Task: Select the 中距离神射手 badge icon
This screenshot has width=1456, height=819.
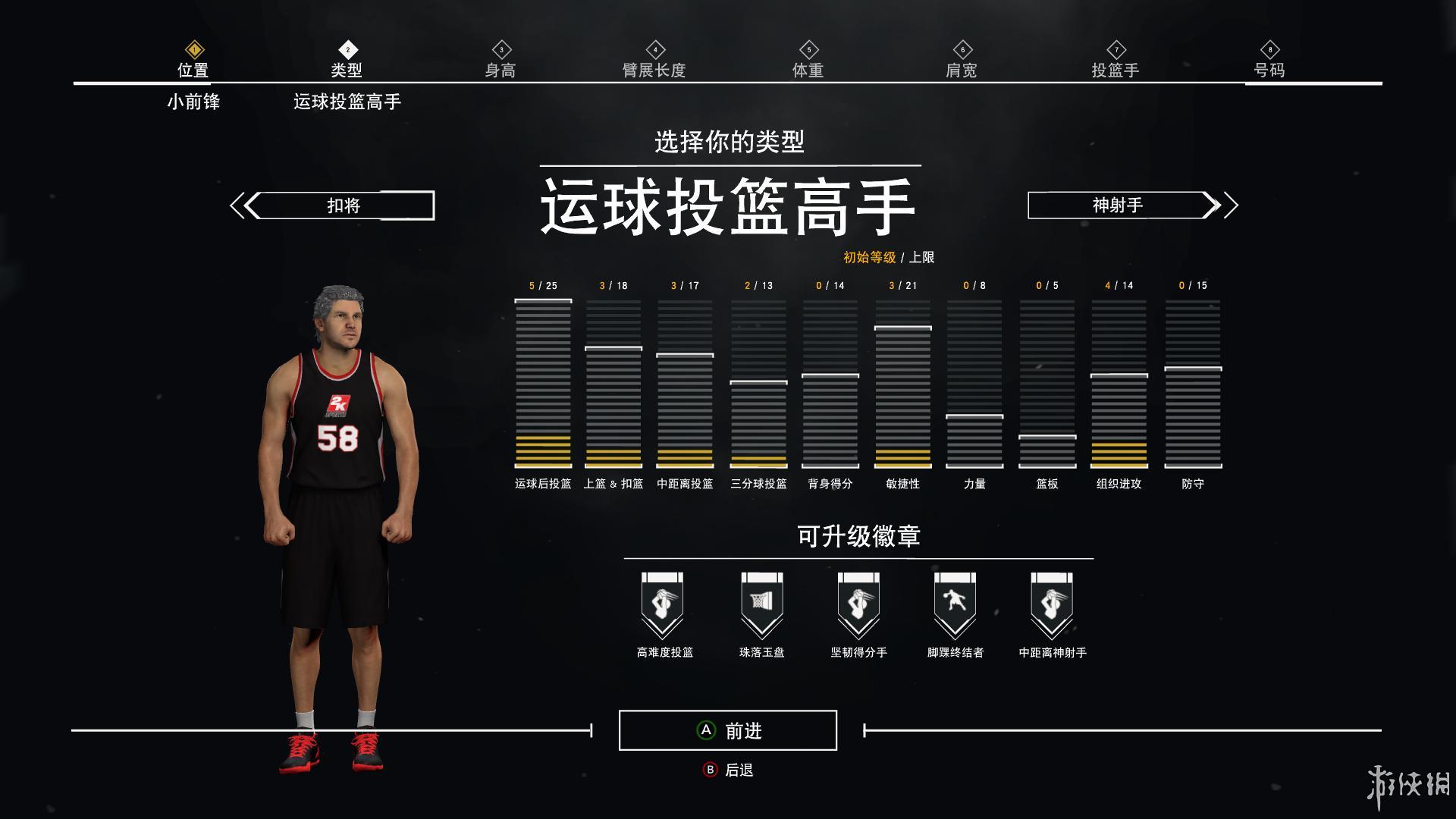Action: (1052, 603)
